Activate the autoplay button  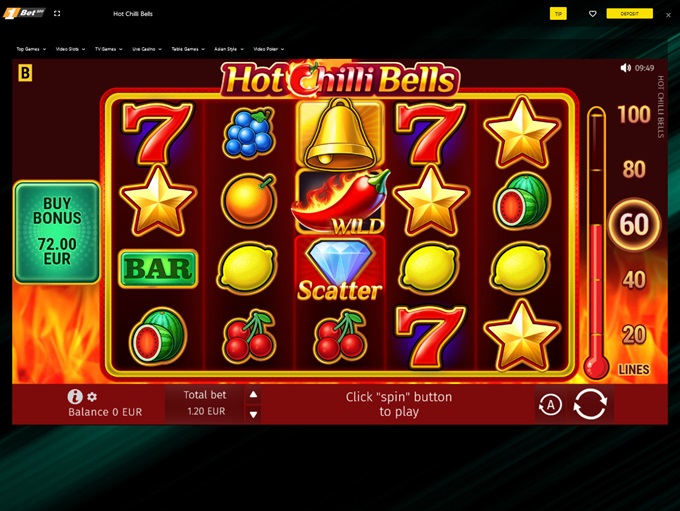(550, 405)
